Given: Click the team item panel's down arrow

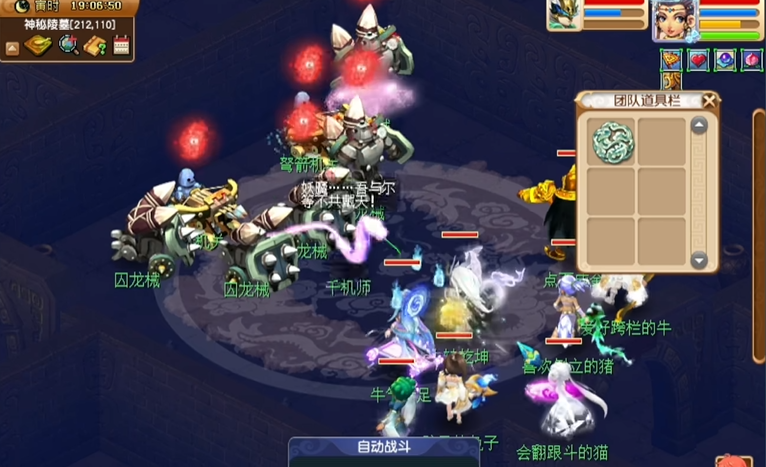Looking at the screenshot, I should 699,260.
